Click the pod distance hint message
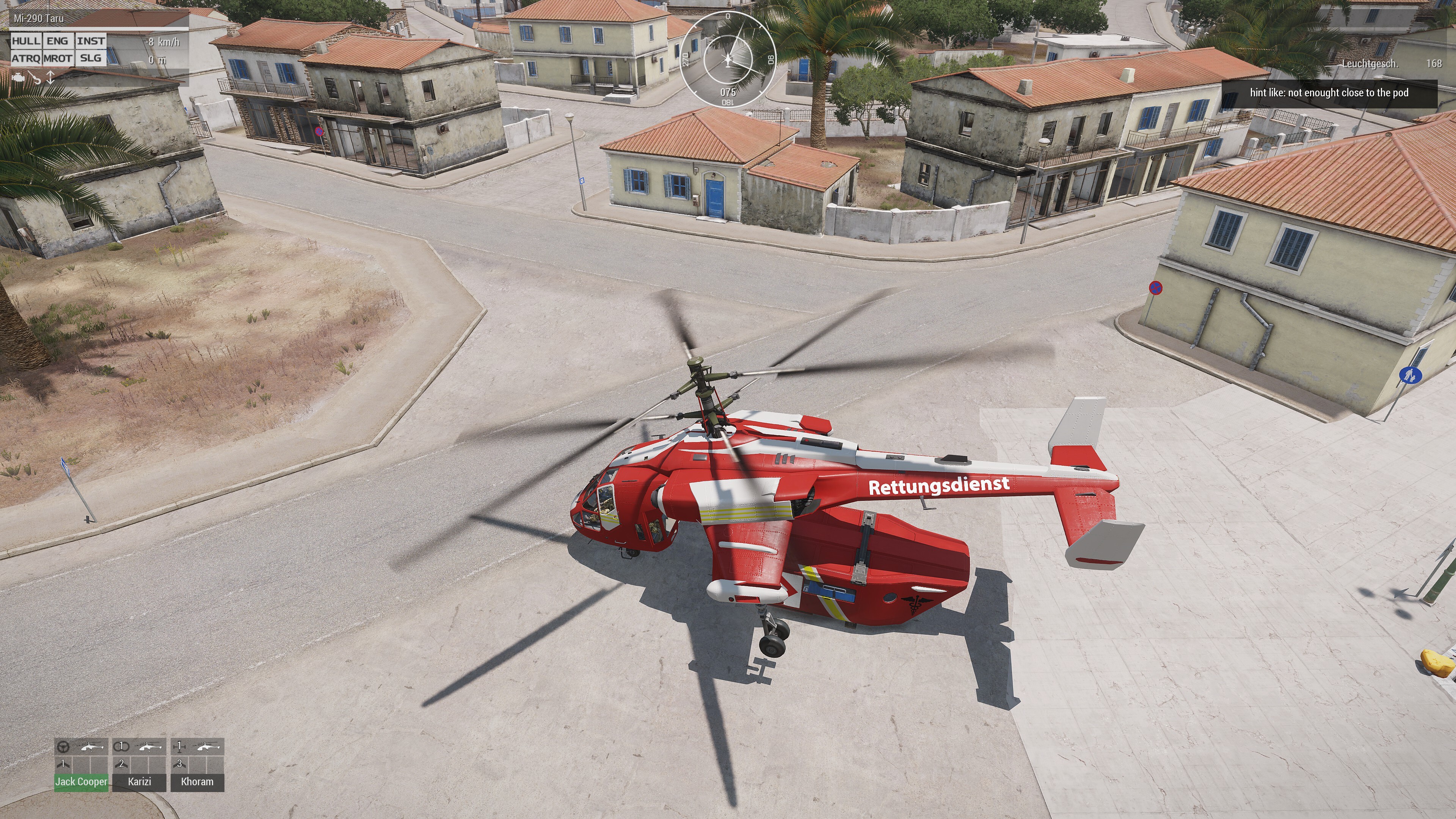 tap(1329, 93)
